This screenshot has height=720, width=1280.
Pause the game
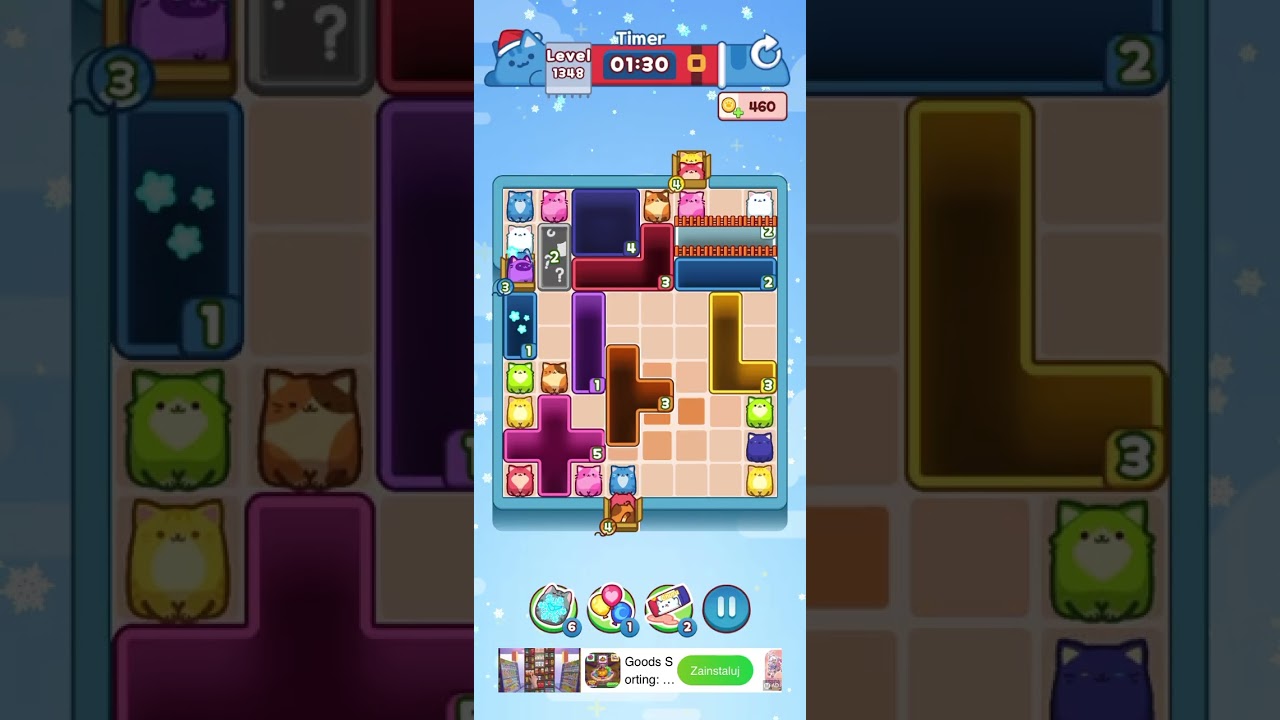(726, 608)
